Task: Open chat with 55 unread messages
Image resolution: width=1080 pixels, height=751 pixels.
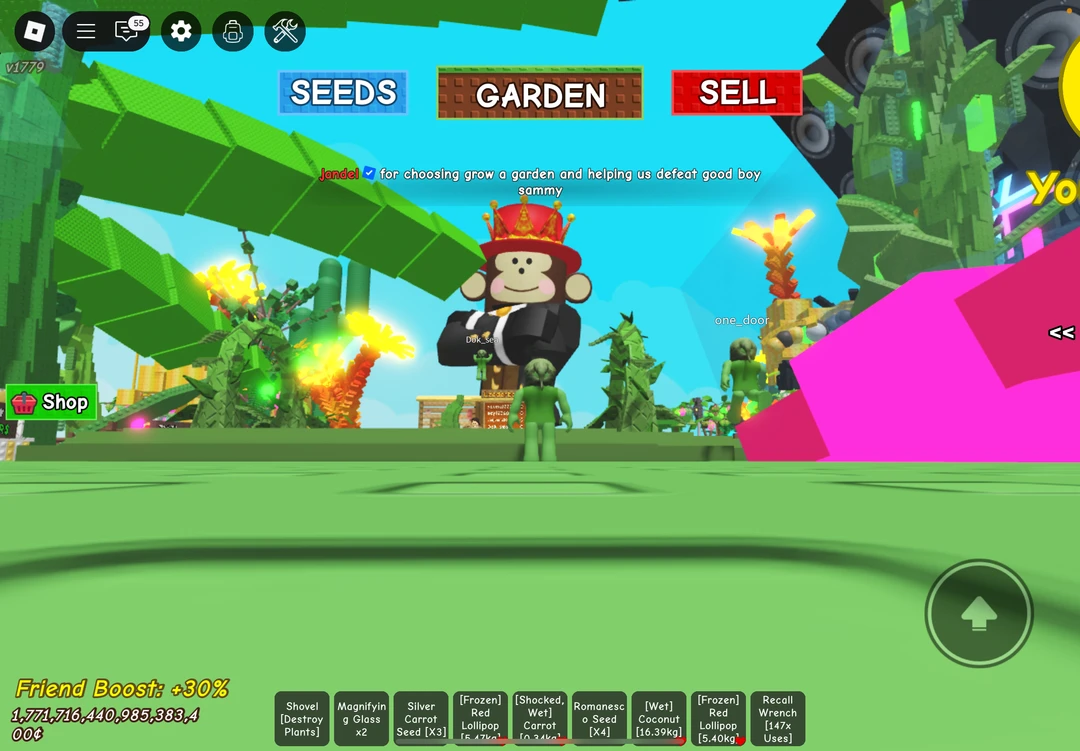Action: coord(128,31)
